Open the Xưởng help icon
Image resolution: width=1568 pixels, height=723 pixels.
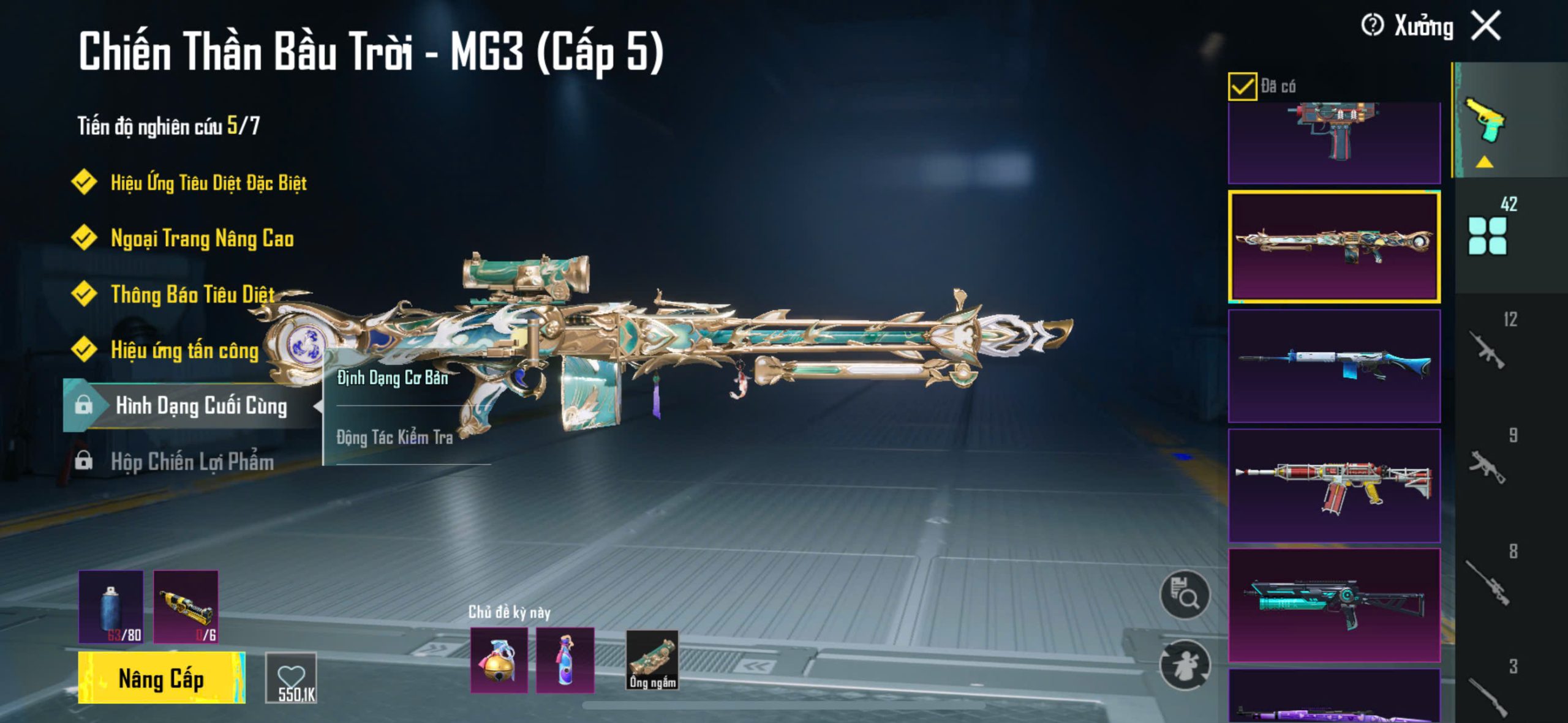tap(1372, 26)
